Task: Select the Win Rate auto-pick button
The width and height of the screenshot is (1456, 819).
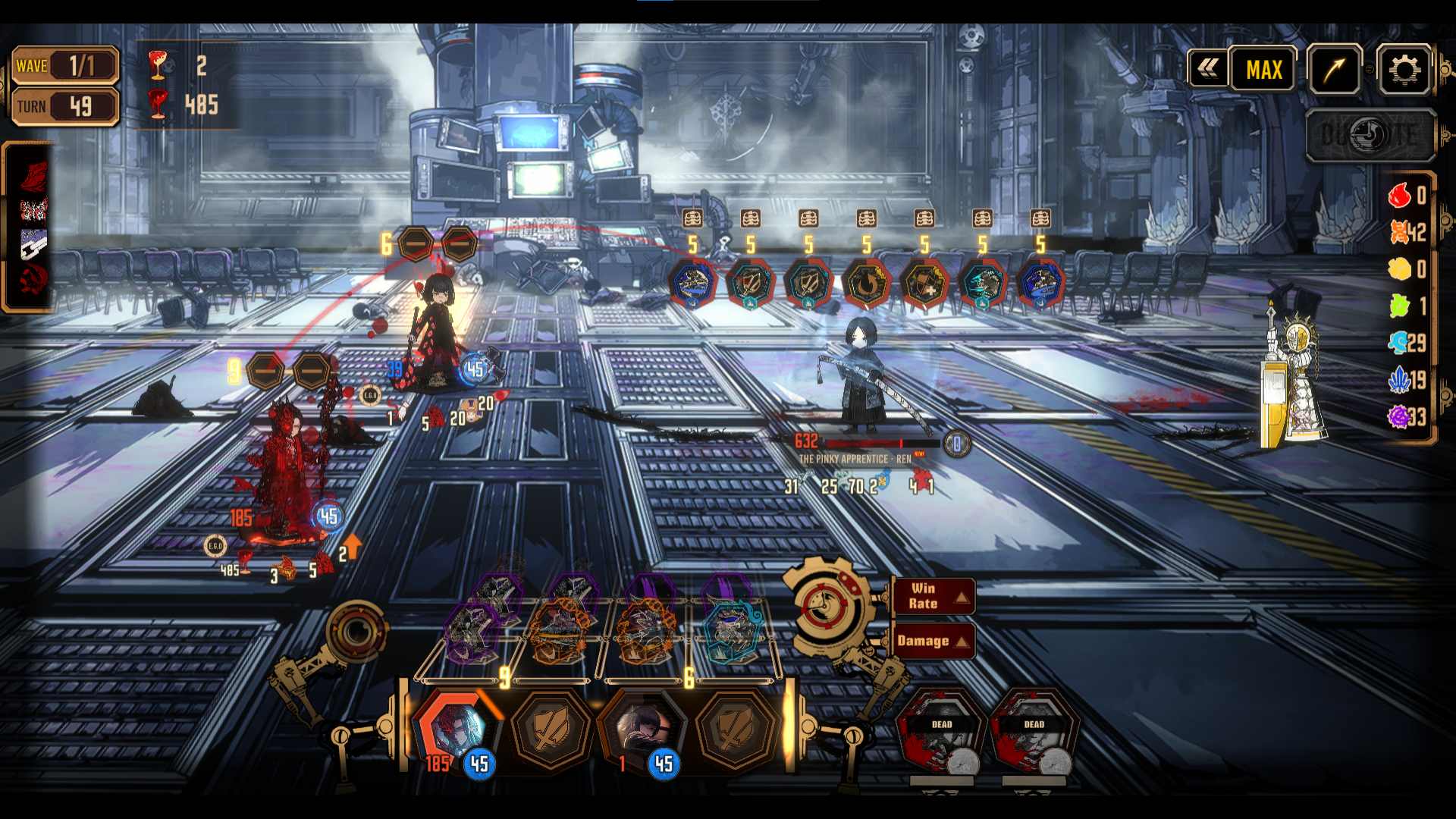Action: pyautogui.click(x=932, y=596)
